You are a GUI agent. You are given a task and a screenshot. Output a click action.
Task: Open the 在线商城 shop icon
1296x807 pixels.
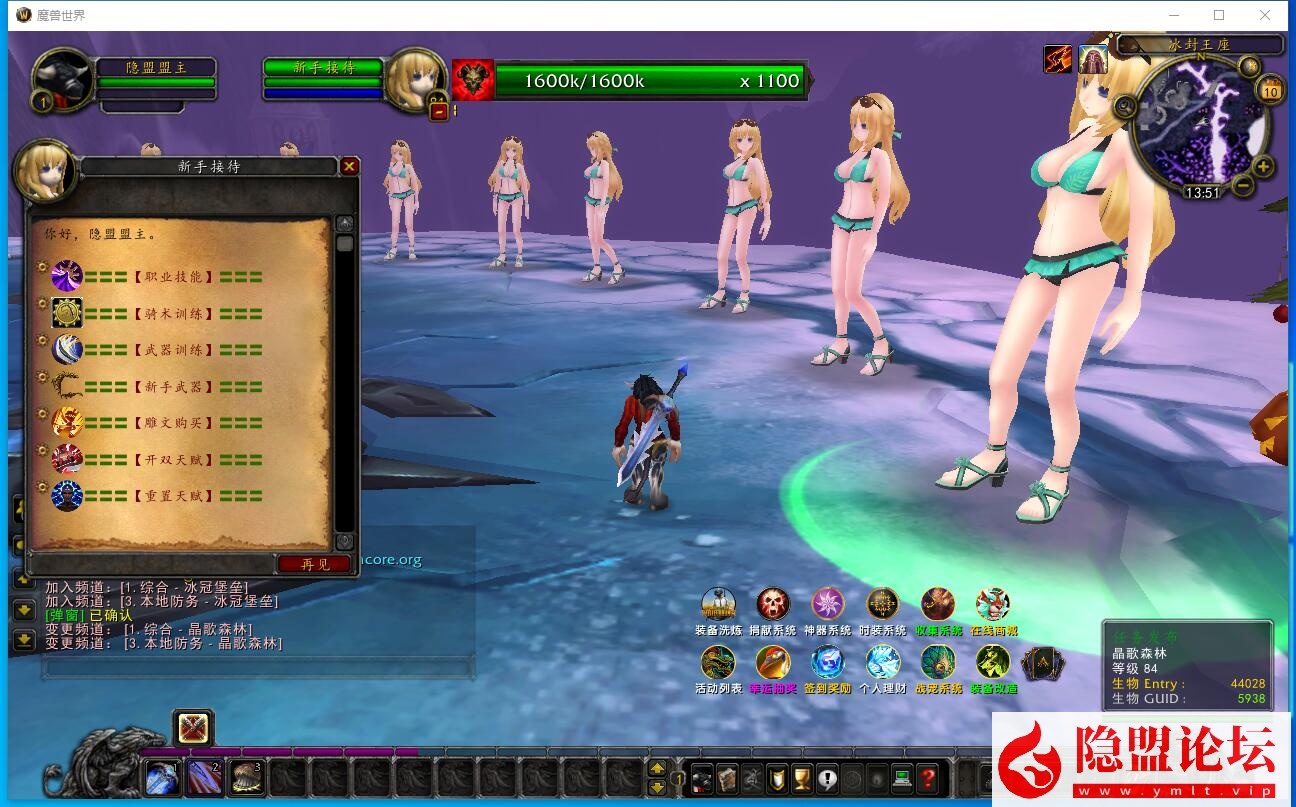click(x=993, y=605)
